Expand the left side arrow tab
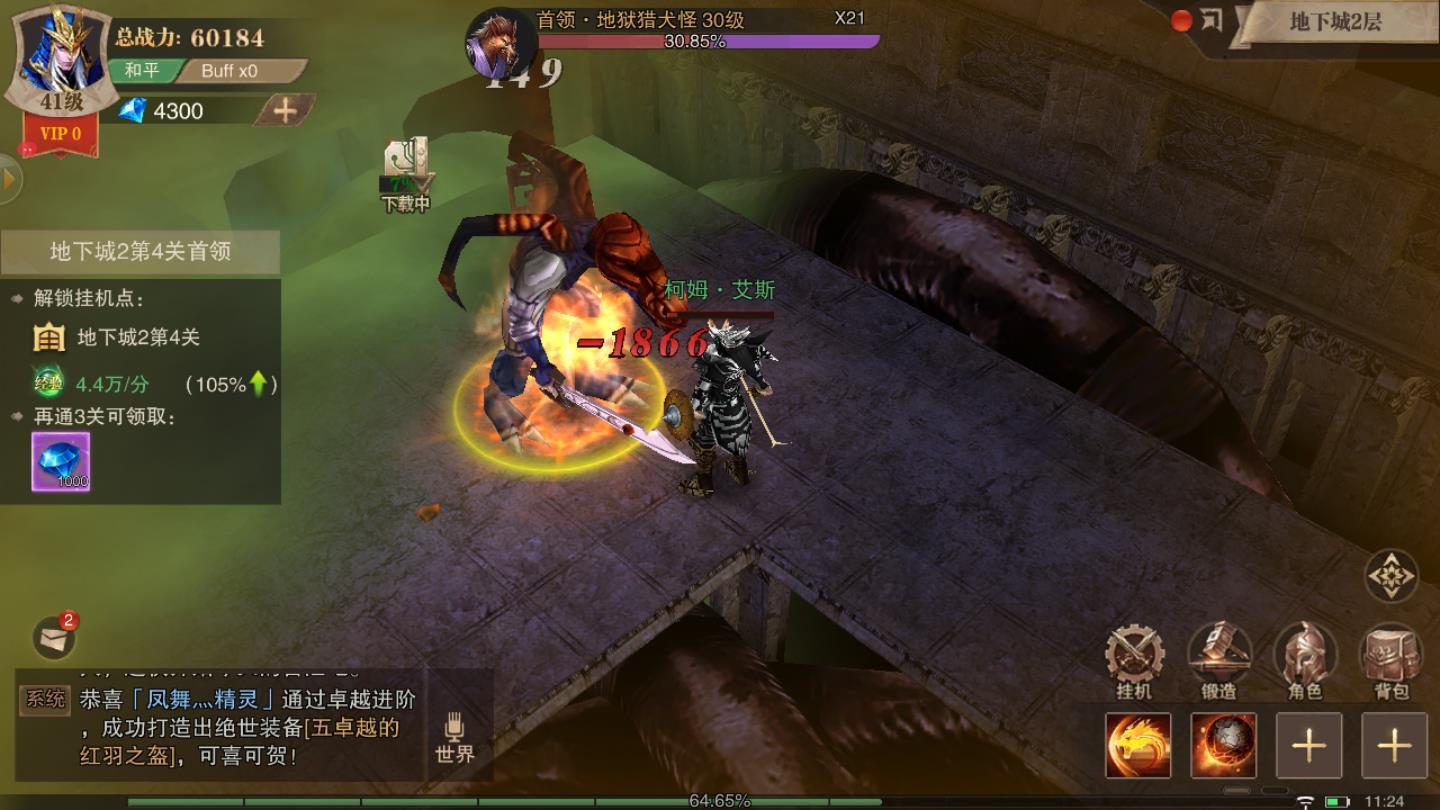This screenshot has height=810, width=1440. pos(10,180)
